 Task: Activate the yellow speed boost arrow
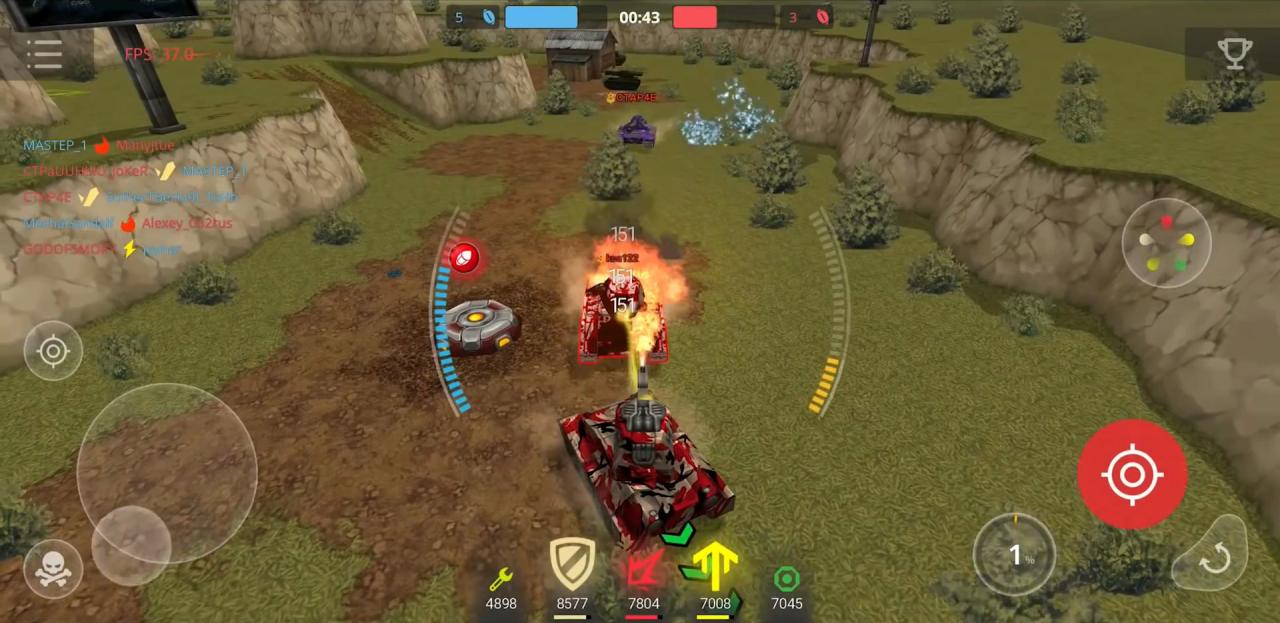coord(714,568)
